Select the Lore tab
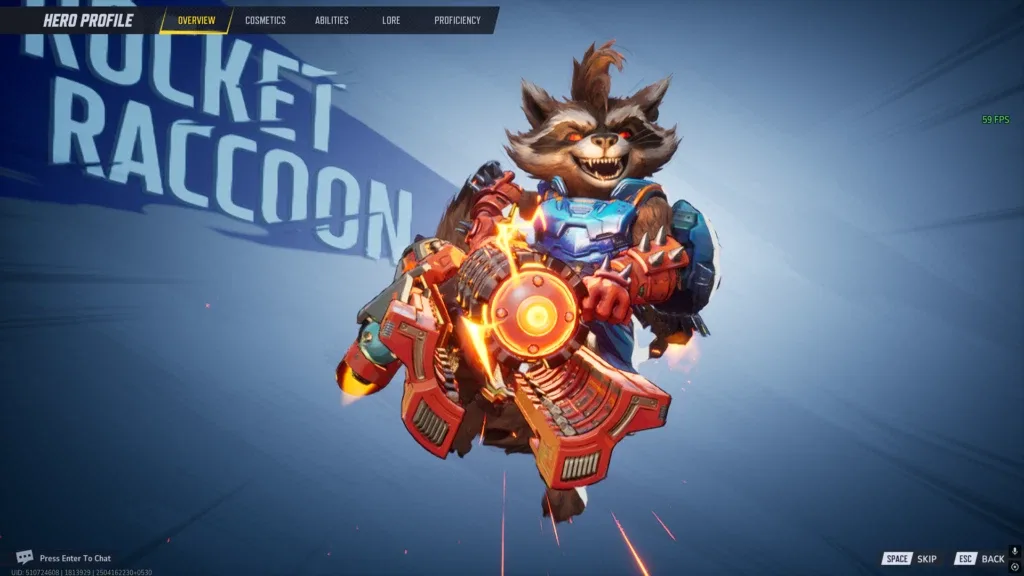 (x=391, y=20)
